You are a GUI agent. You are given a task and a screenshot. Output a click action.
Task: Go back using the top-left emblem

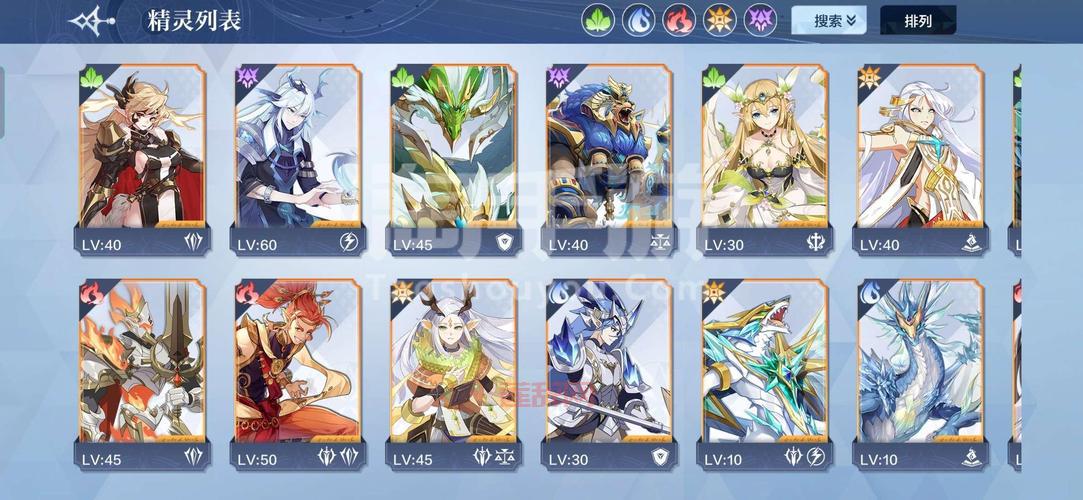(91, 20)
